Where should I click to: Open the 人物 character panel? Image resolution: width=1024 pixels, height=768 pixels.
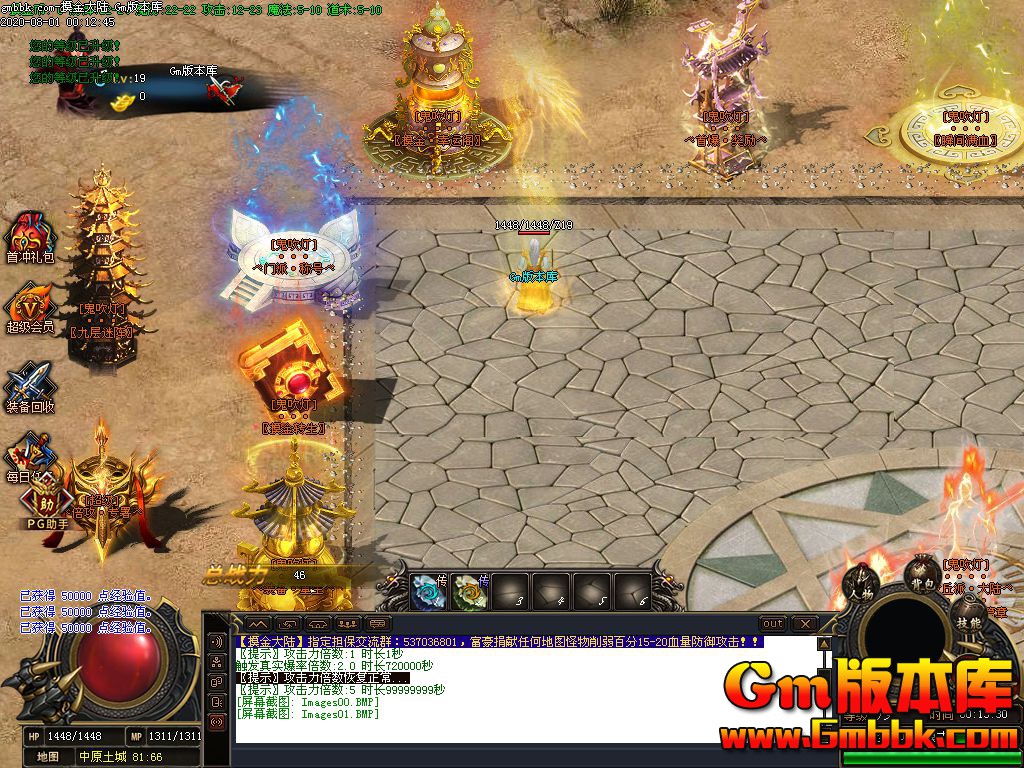859,583
